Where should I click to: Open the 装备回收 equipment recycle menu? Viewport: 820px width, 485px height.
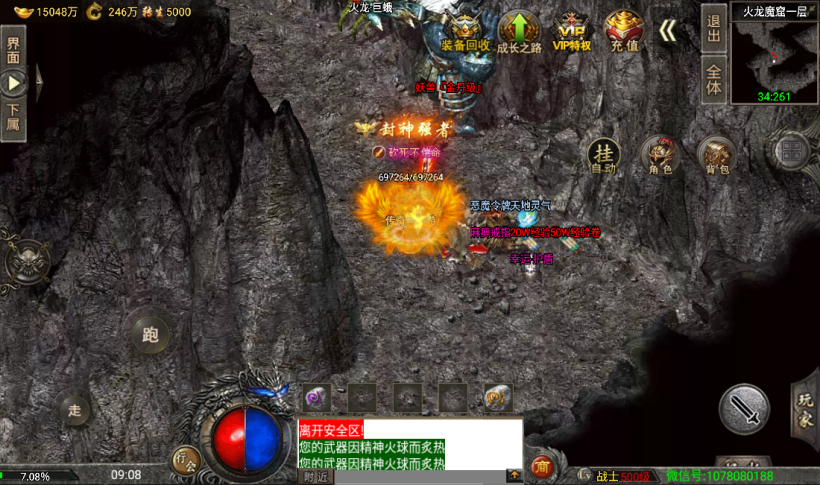[465, 31]
